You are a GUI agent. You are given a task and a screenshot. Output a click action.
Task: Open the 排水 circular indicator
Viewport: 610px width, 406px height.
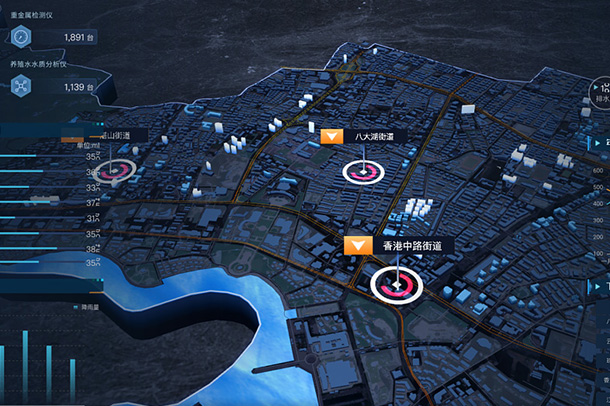coord(600,98)
